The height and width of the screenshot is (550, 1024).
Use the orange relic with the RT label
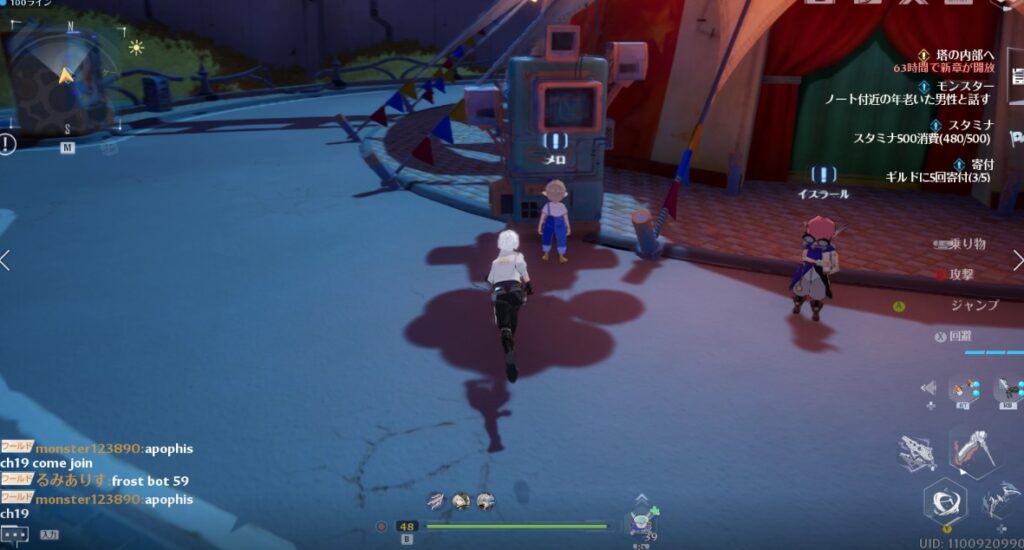[x=964, y=390]
